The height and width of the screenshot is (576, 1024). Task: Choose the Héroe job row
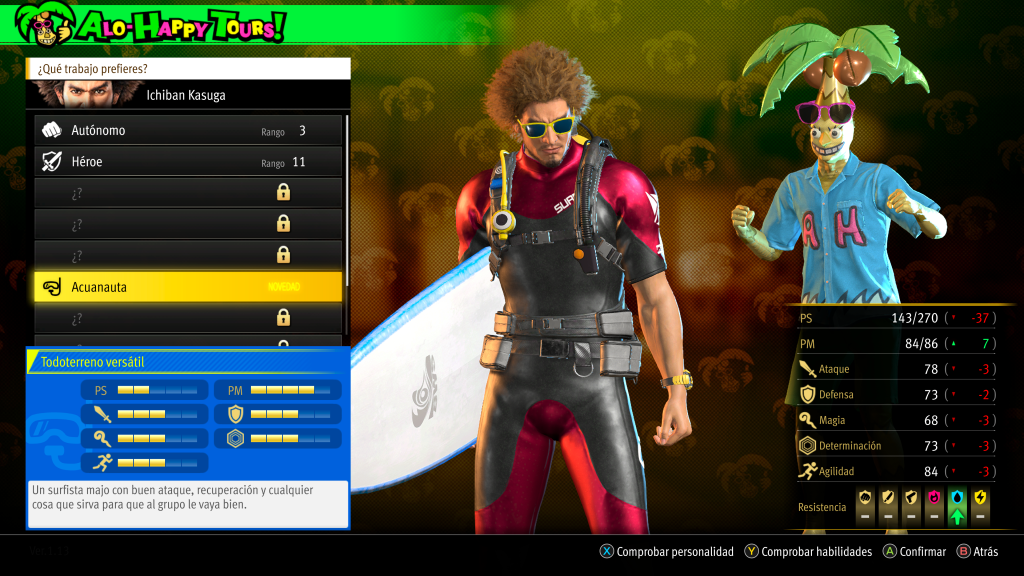pyautogui.click(x=188, y=162)
